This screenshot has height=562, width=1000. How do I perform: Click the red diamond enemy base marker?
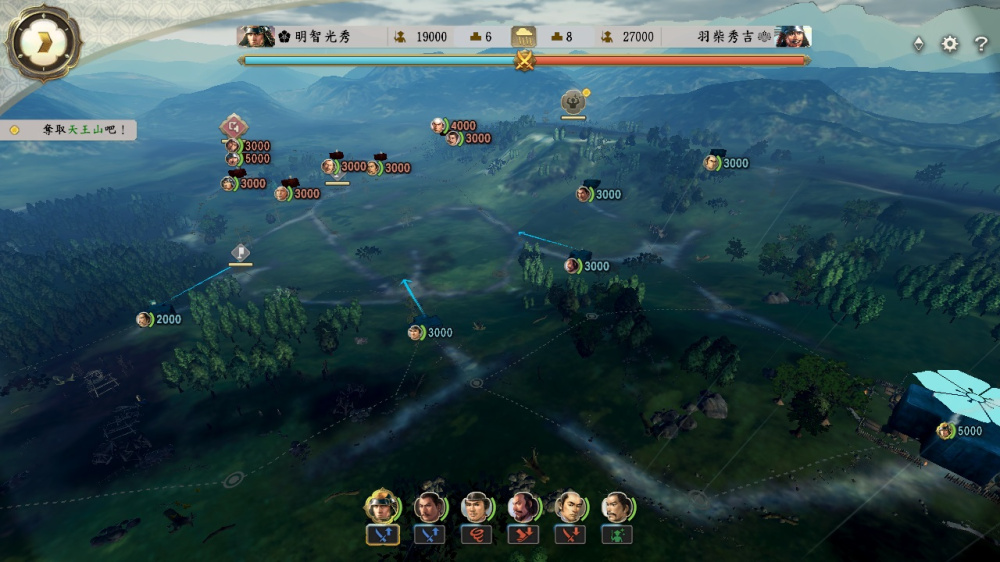234,126
